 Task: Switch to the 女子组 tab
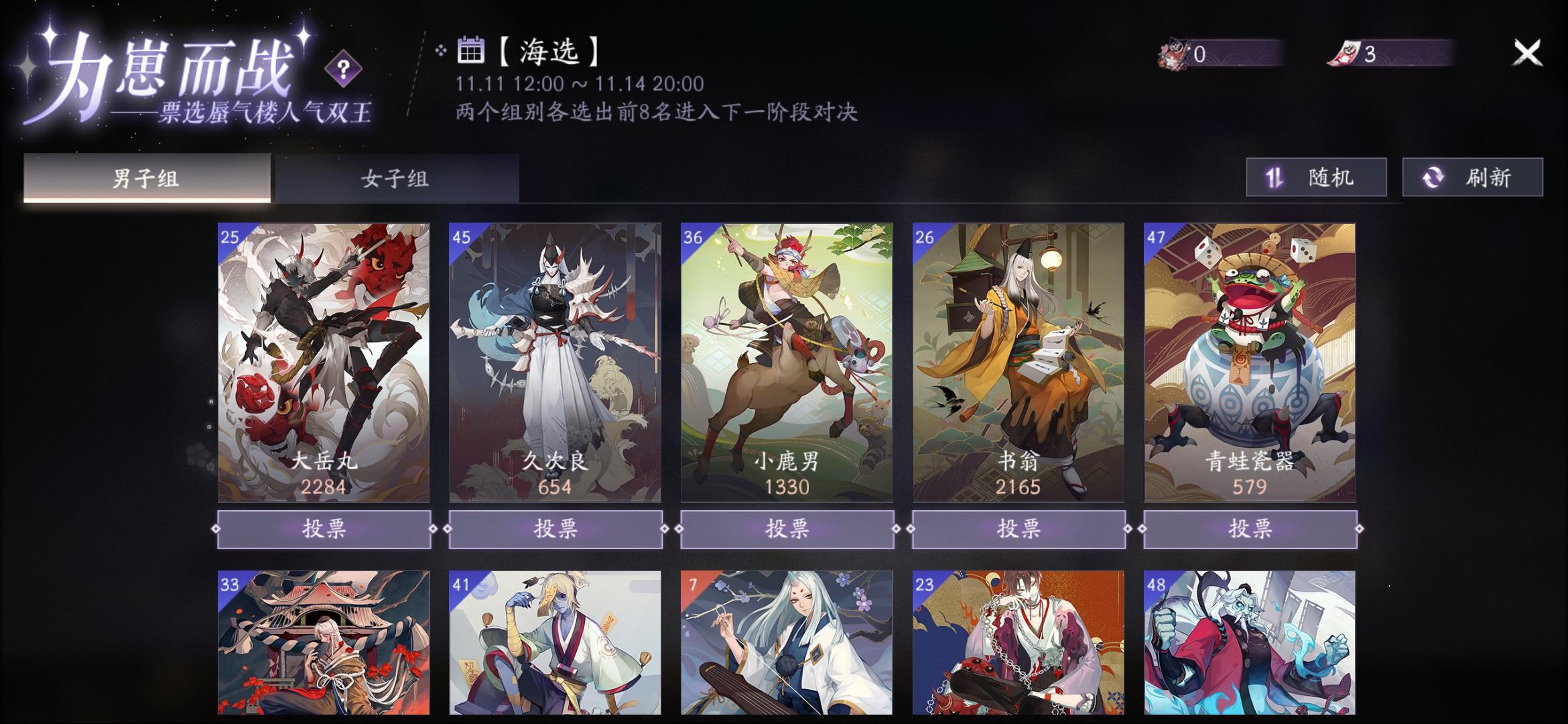point(395,179)
